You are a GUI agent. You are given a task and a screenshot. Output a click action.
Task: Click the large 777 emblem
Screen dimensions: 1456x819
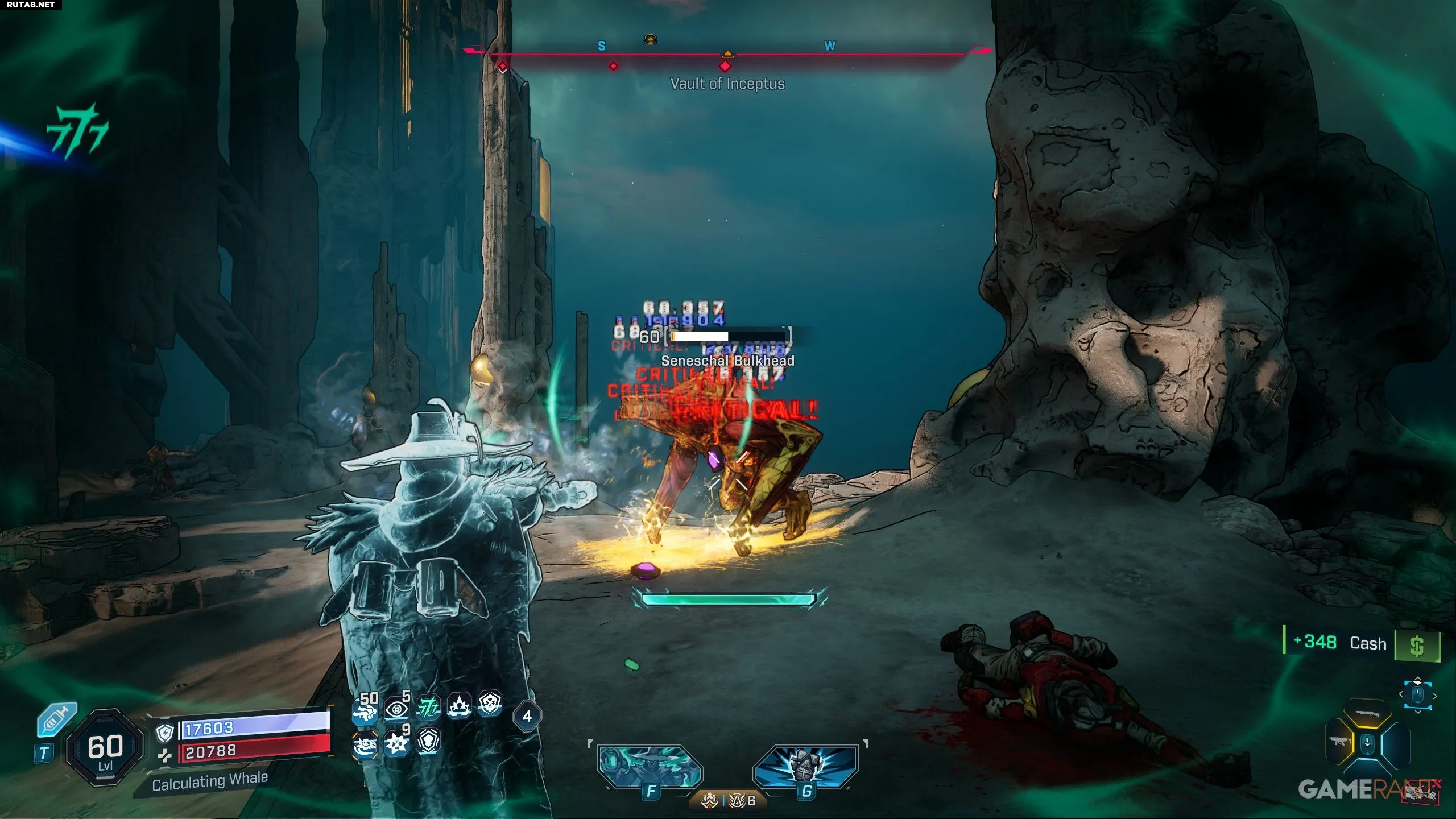(78, 130)
